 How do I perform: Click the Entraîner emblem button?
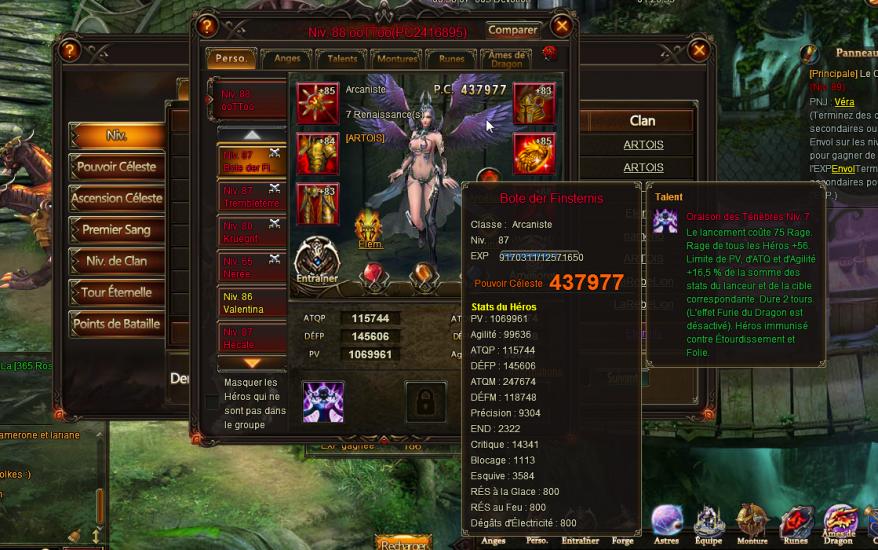[317, 262]
